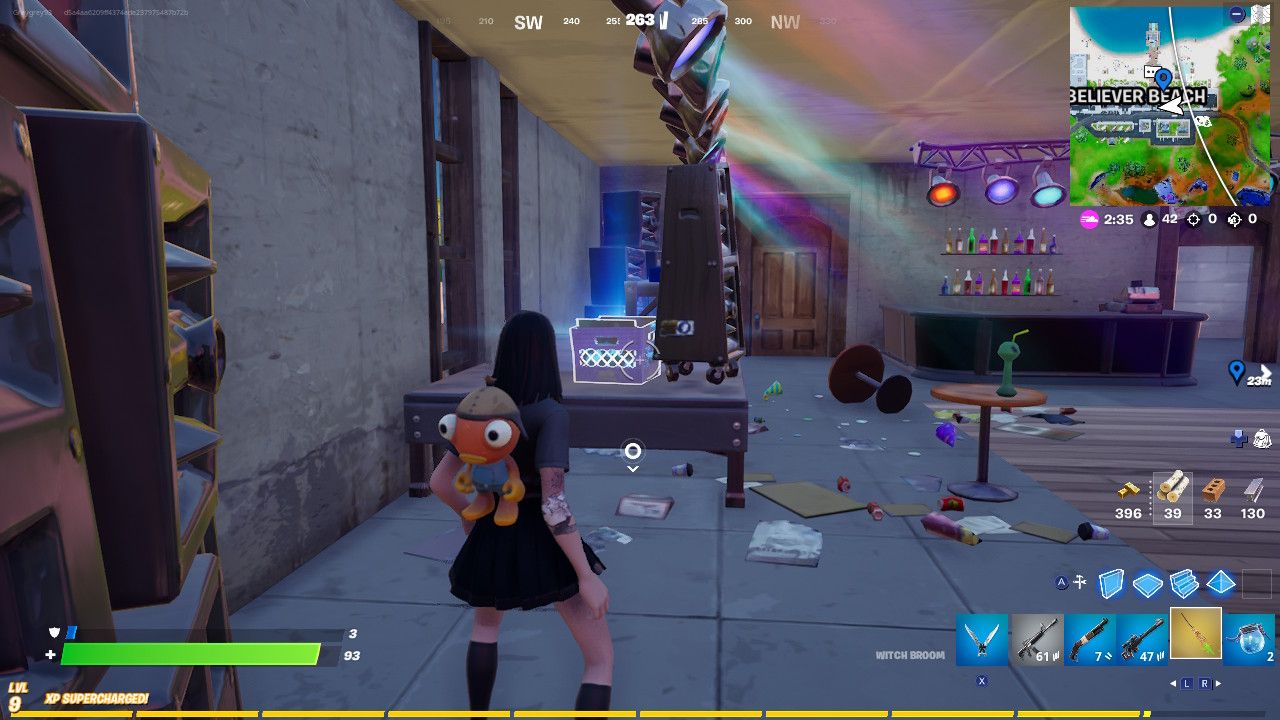The width and height of the screenshot is (1280, 720).
Task: Switch to the R inventory tab
Action: click(x=1205, y=682)
